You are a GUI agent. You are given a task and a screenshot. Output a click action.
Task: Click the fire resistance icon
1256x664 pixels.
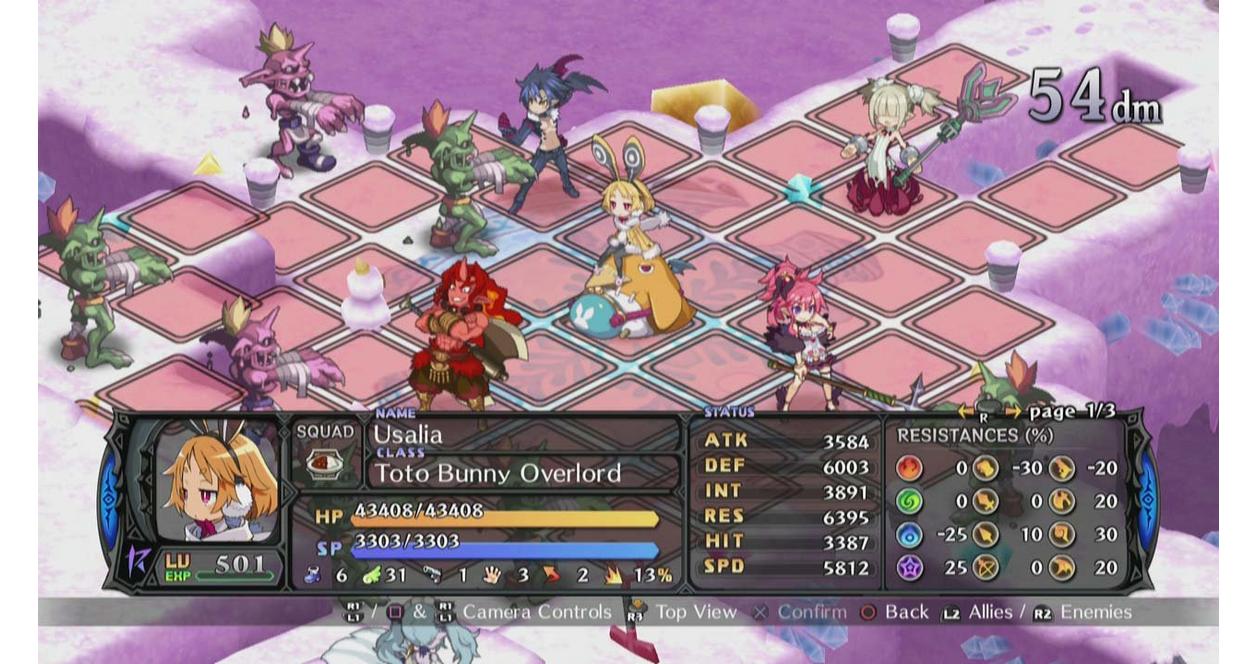coord(909,468)
